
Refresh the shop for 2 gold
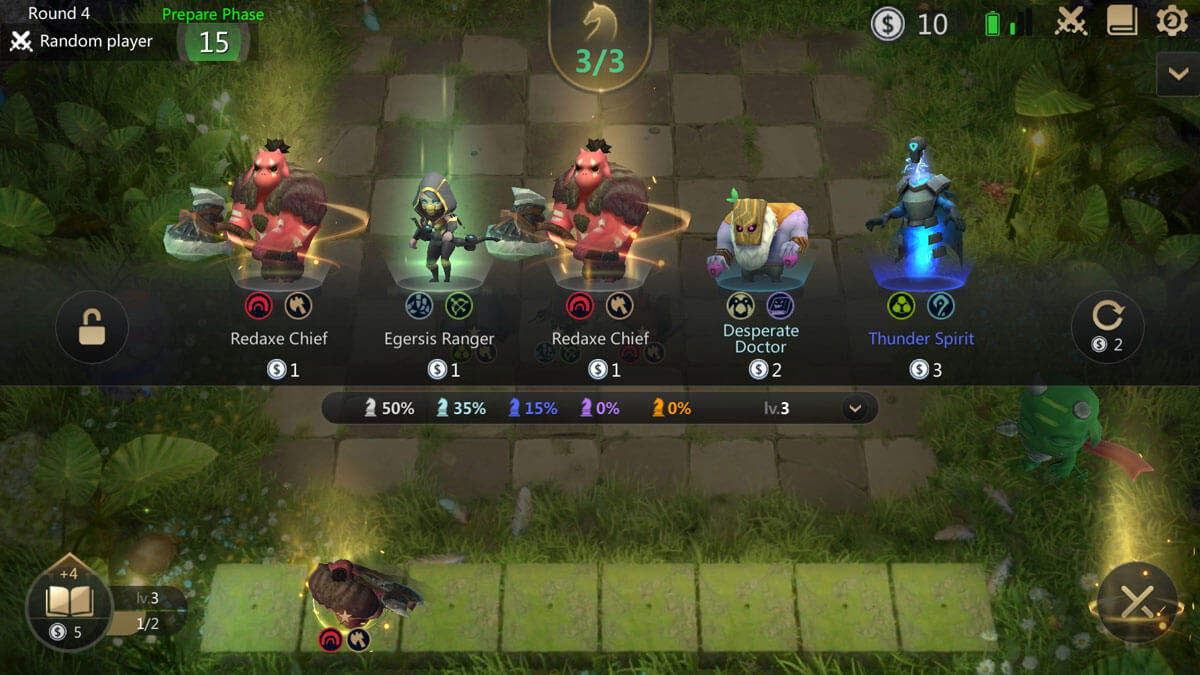(1107, 326)
